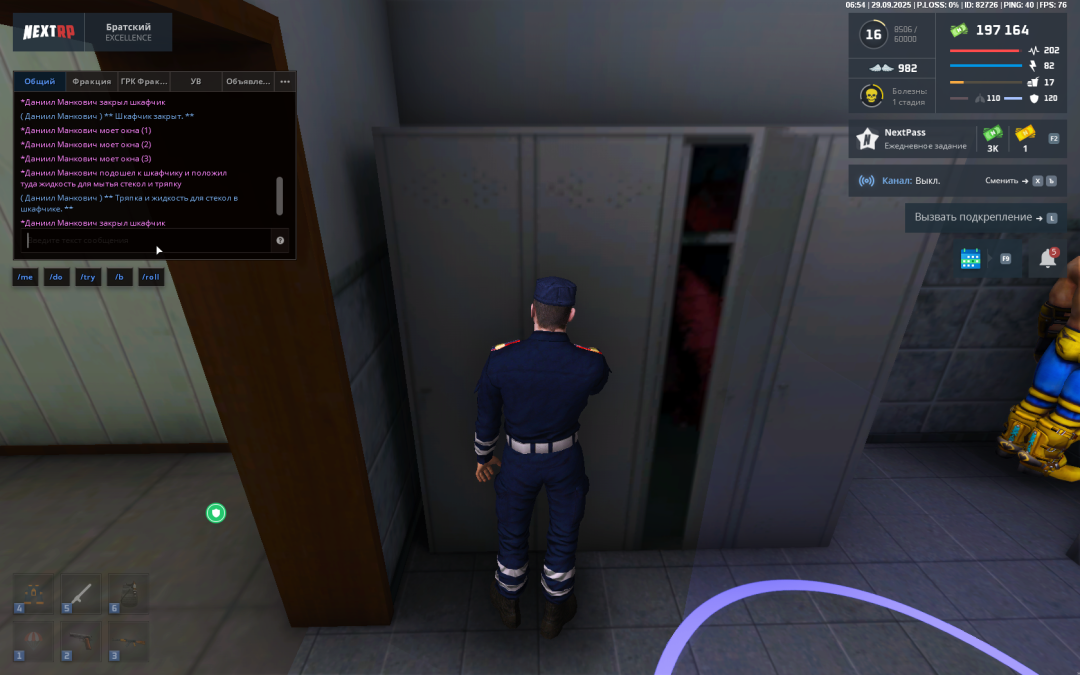Open the NextPass daily task panel
The image size is (1080, 675).
(x=910, y=139)
